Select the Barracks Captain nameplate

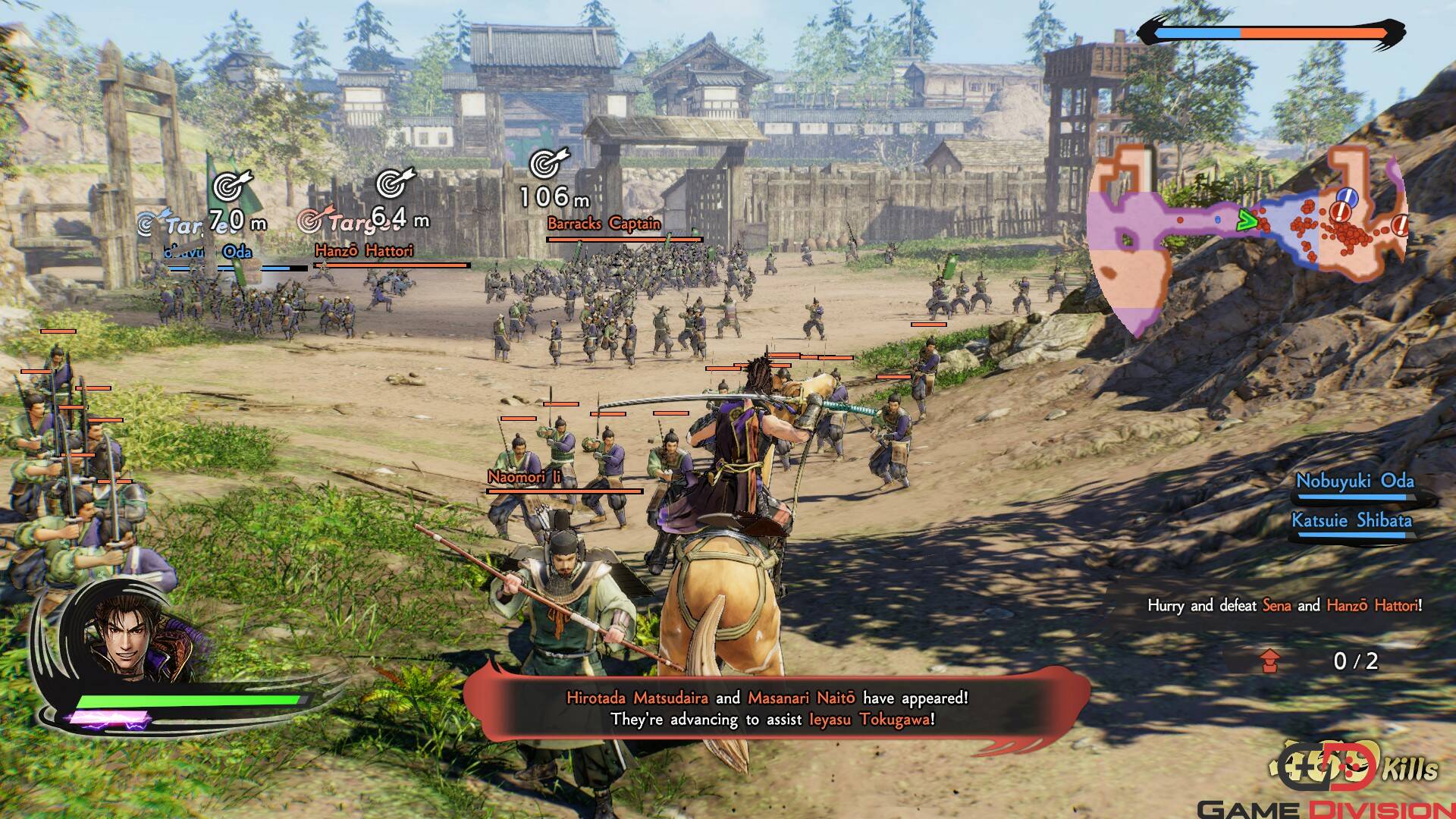point(604,224)
